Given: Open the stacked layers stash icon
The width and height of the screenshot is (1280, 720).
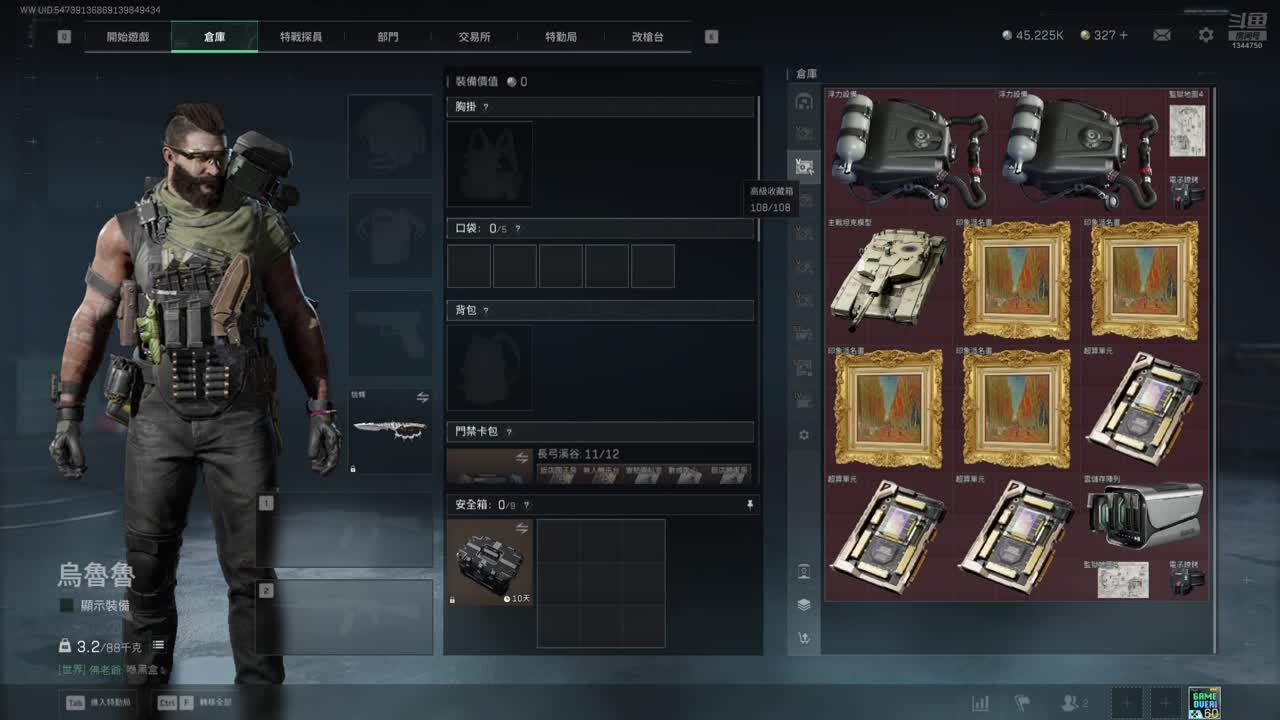Looking at the screenshot, I should pyautogui.click(x=804, y=605).
